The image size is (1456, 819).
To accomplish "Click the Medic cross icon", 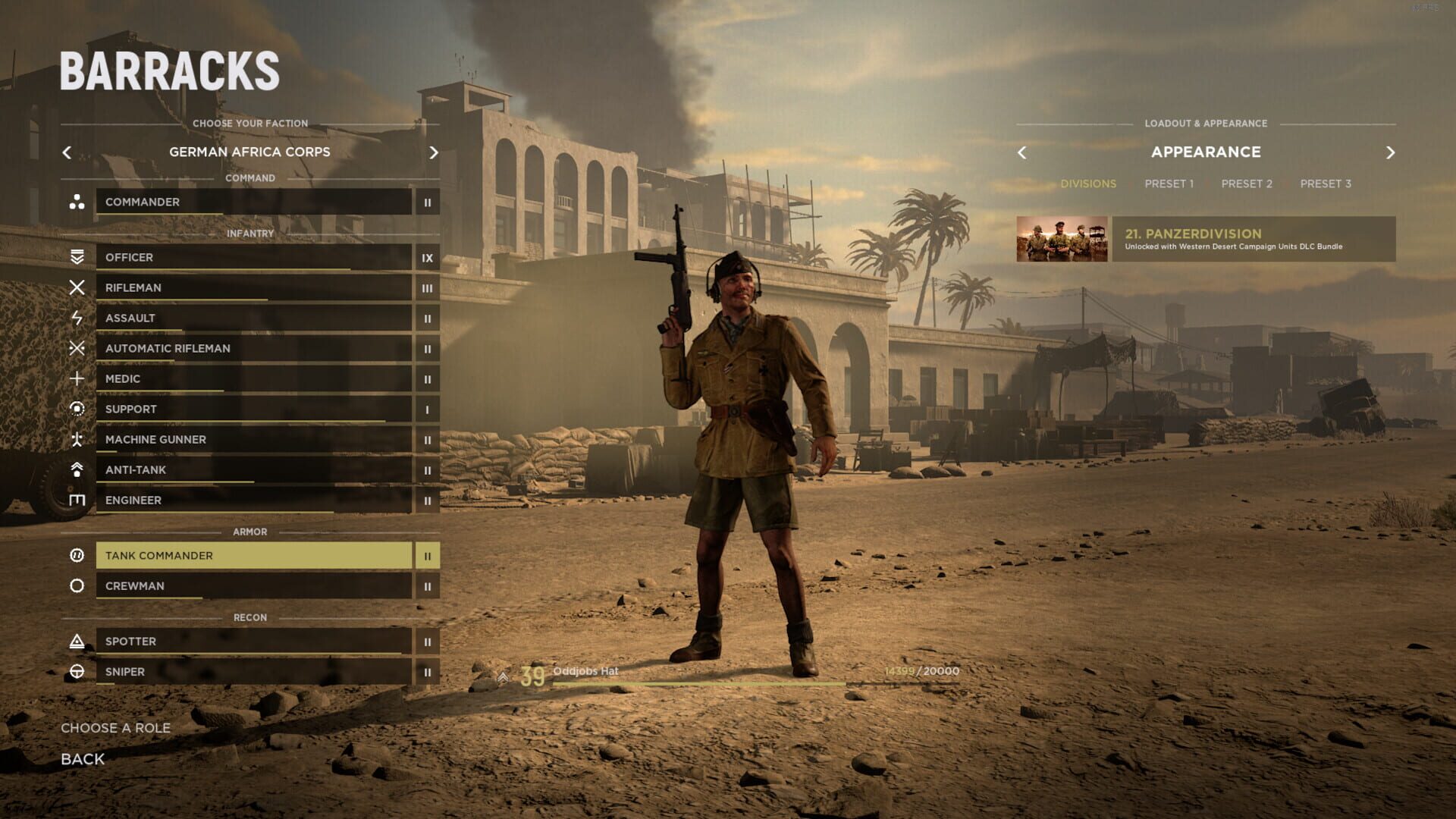I will click(78, 378).
